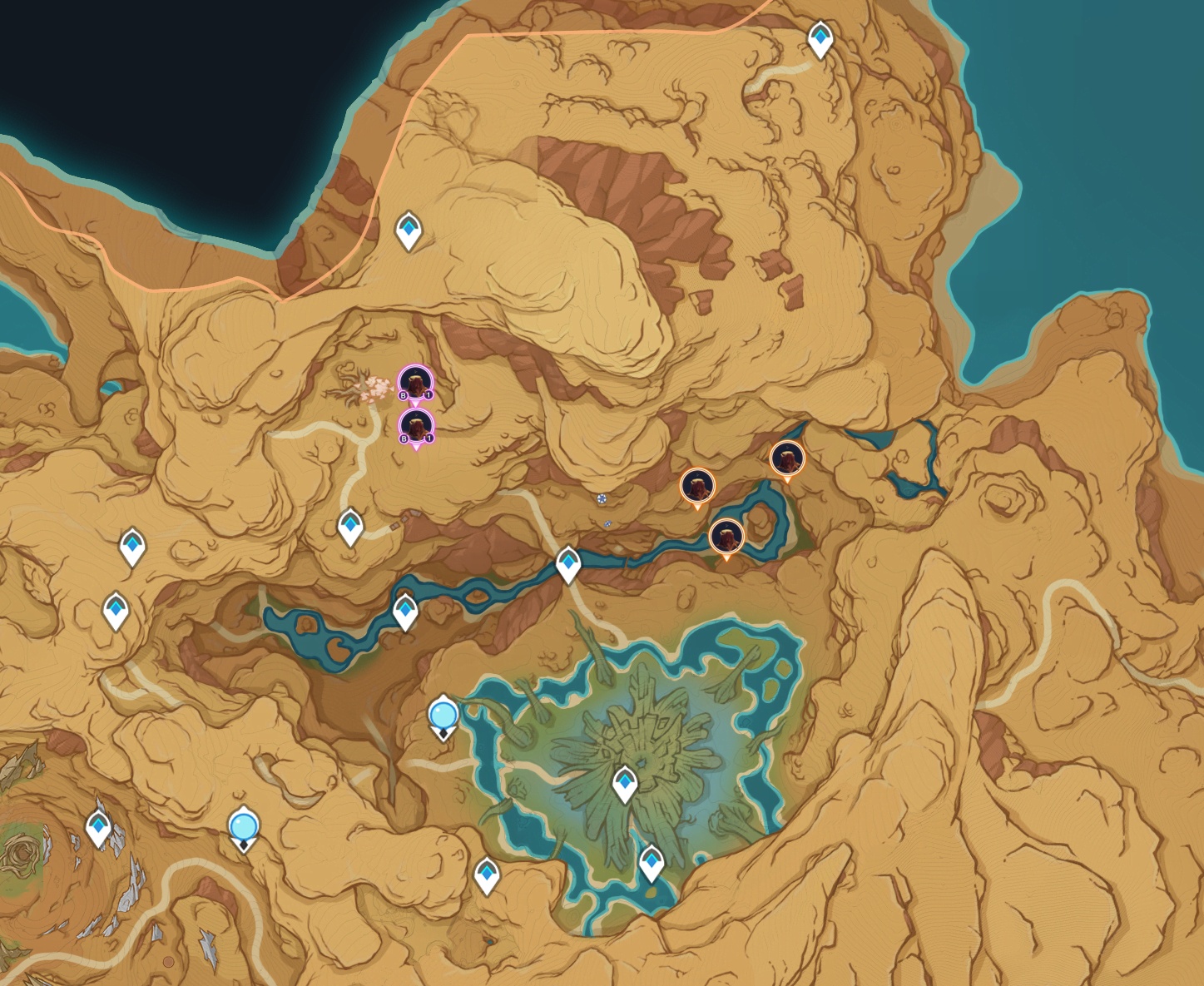
Task: Select the waypoint on the winding river's wide bend
Action: 405,611
